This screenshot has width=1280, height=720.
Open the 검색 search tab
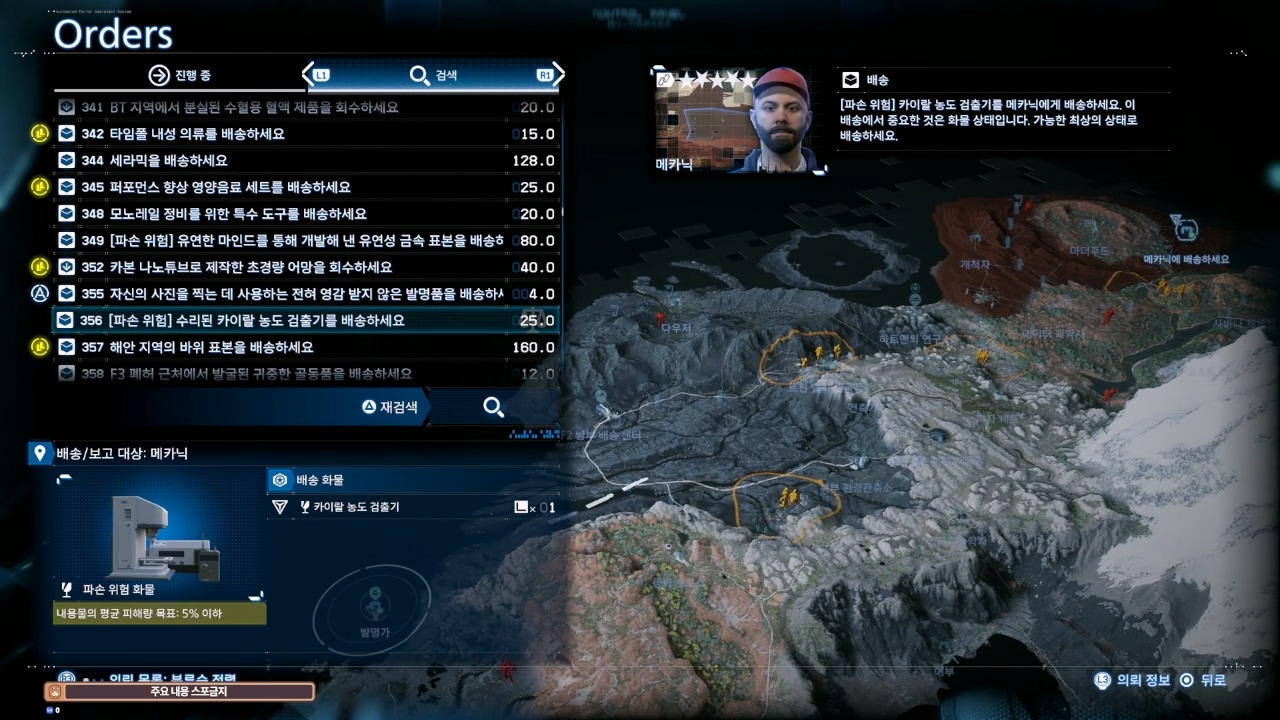pos(434,76)
